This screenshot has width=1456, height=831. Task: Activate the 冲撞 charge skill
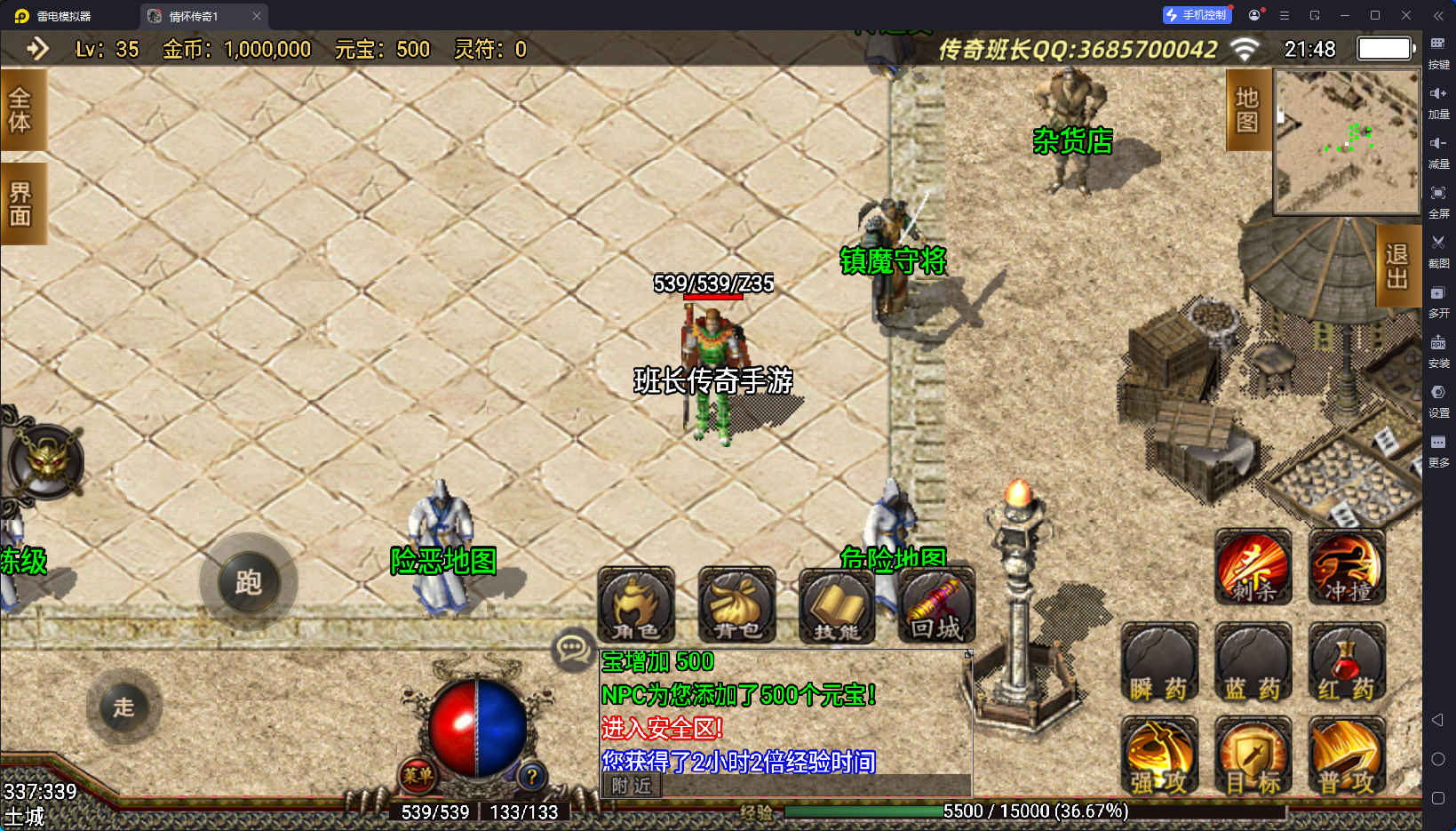(x=1347, y=567)
